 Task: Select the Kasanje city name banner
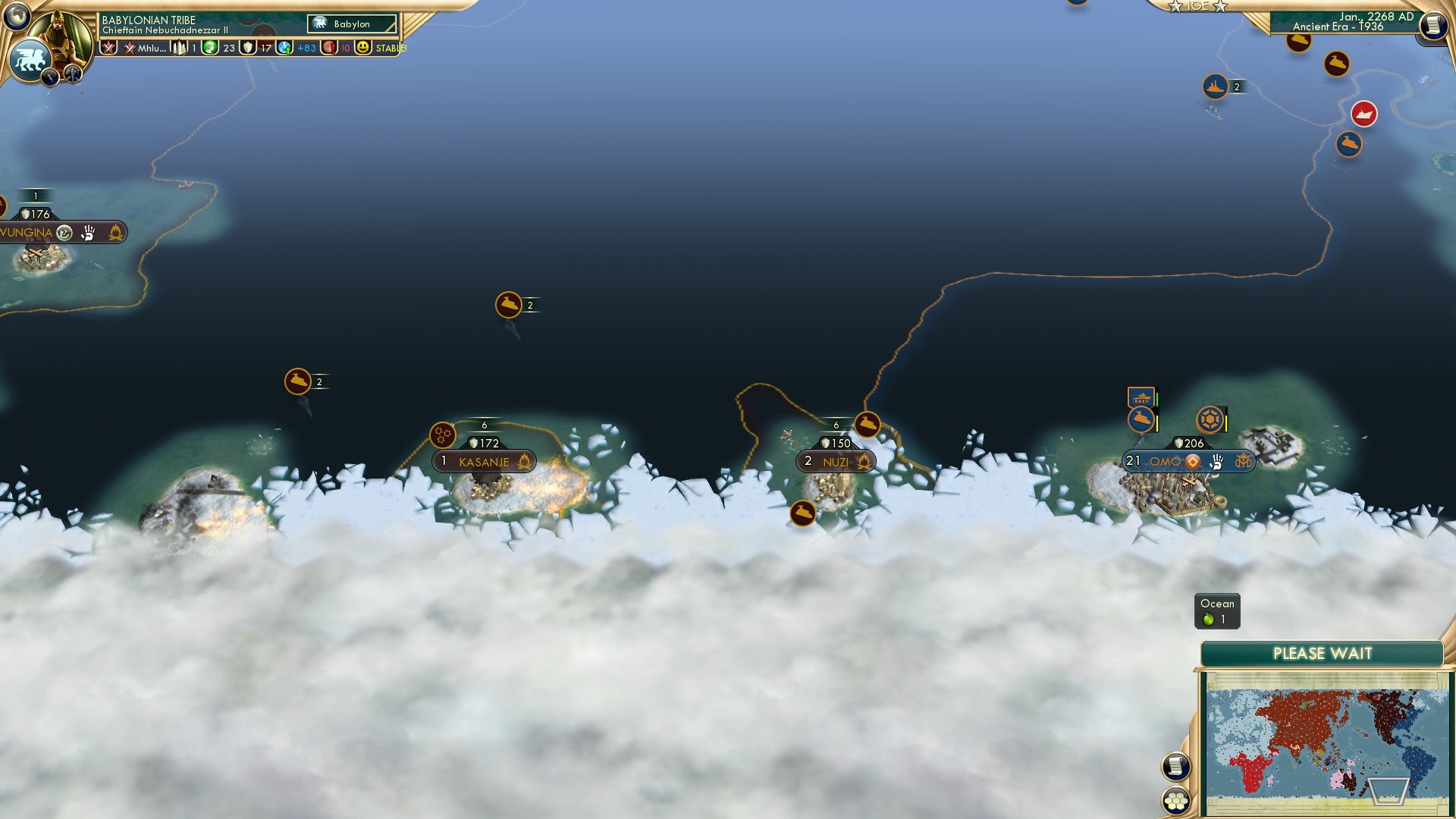(x=485, y=461)
